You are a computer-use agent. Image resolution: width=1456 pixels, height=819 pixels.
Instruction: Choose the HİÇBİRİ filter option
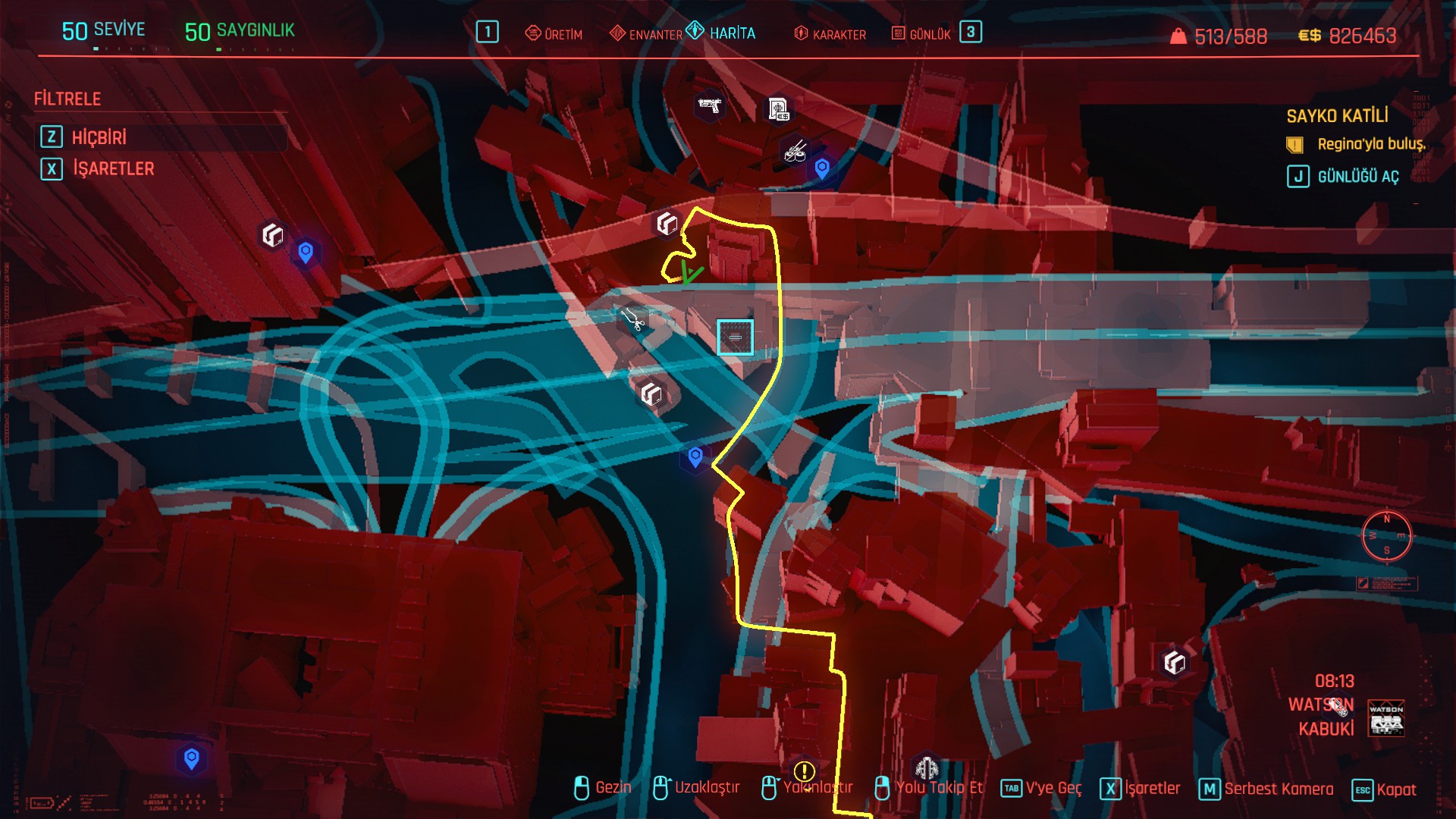click(x=99, y=137)
